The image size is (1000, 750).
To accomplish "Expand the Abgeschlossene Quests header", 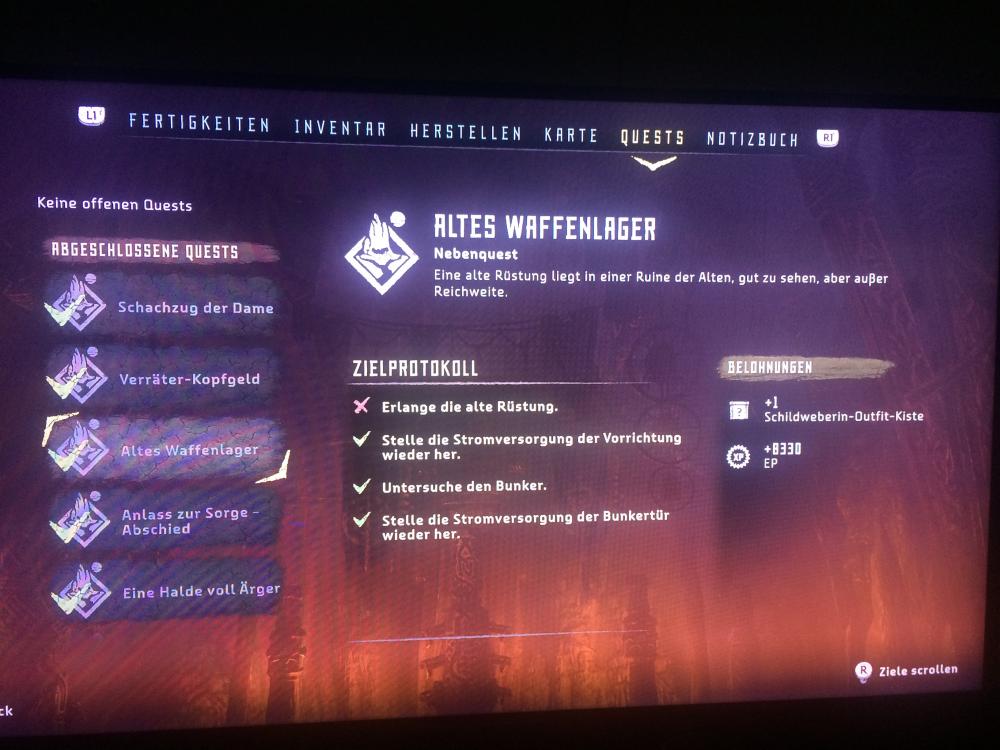I will tap(145, 251).
